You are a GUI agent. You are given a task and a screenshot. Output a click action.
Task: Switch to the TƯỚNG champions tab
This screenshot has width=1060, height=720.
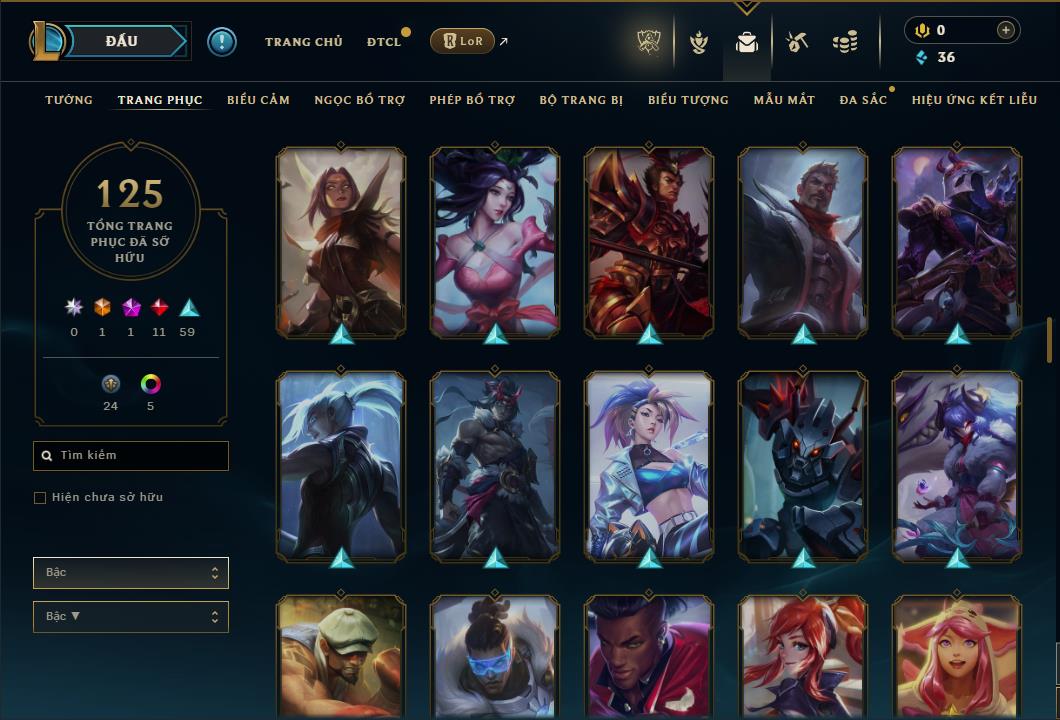[x=69, y=100]
